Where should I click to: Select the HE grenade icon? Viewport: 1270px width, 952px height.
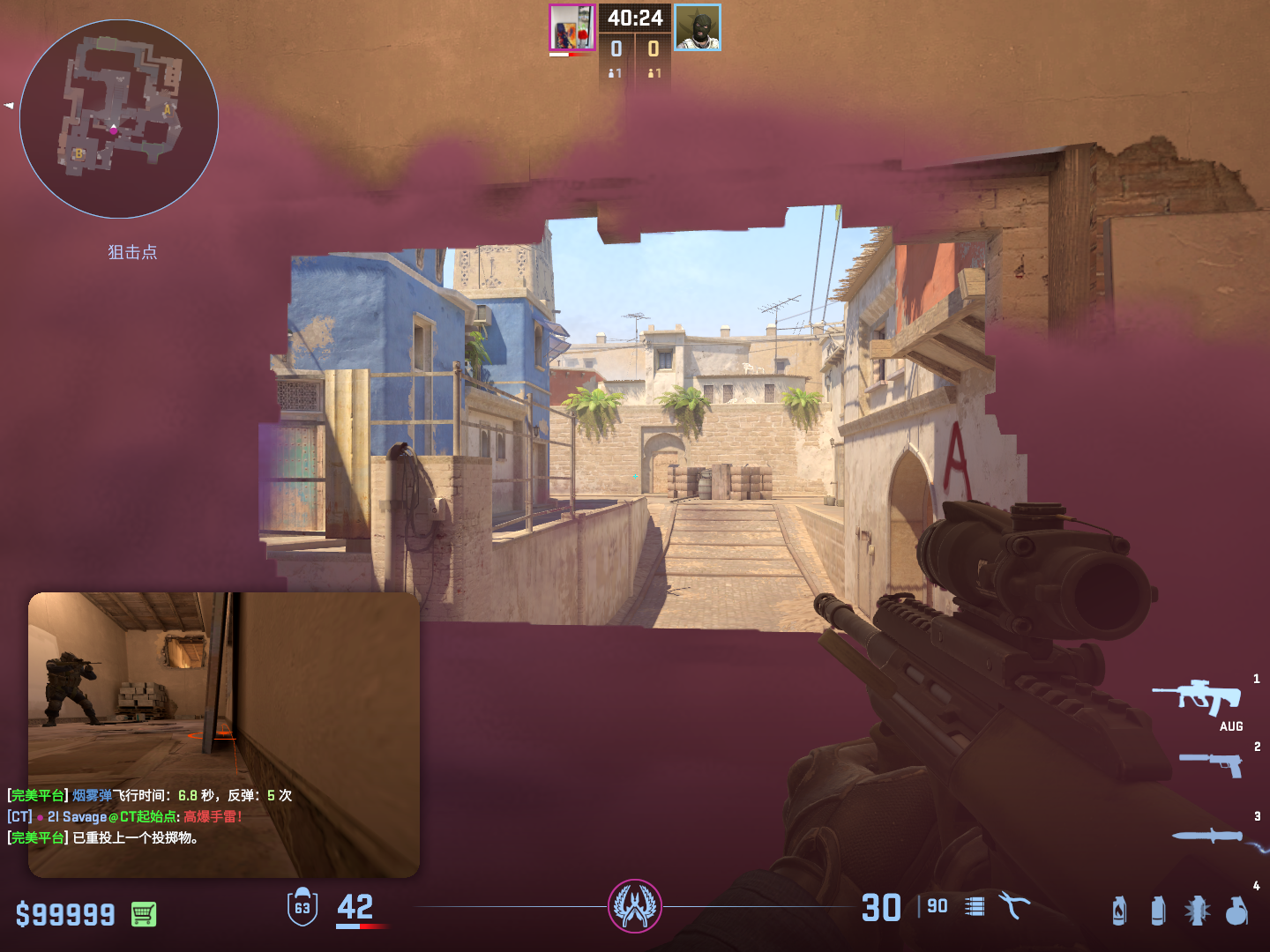pos(1236,911)
